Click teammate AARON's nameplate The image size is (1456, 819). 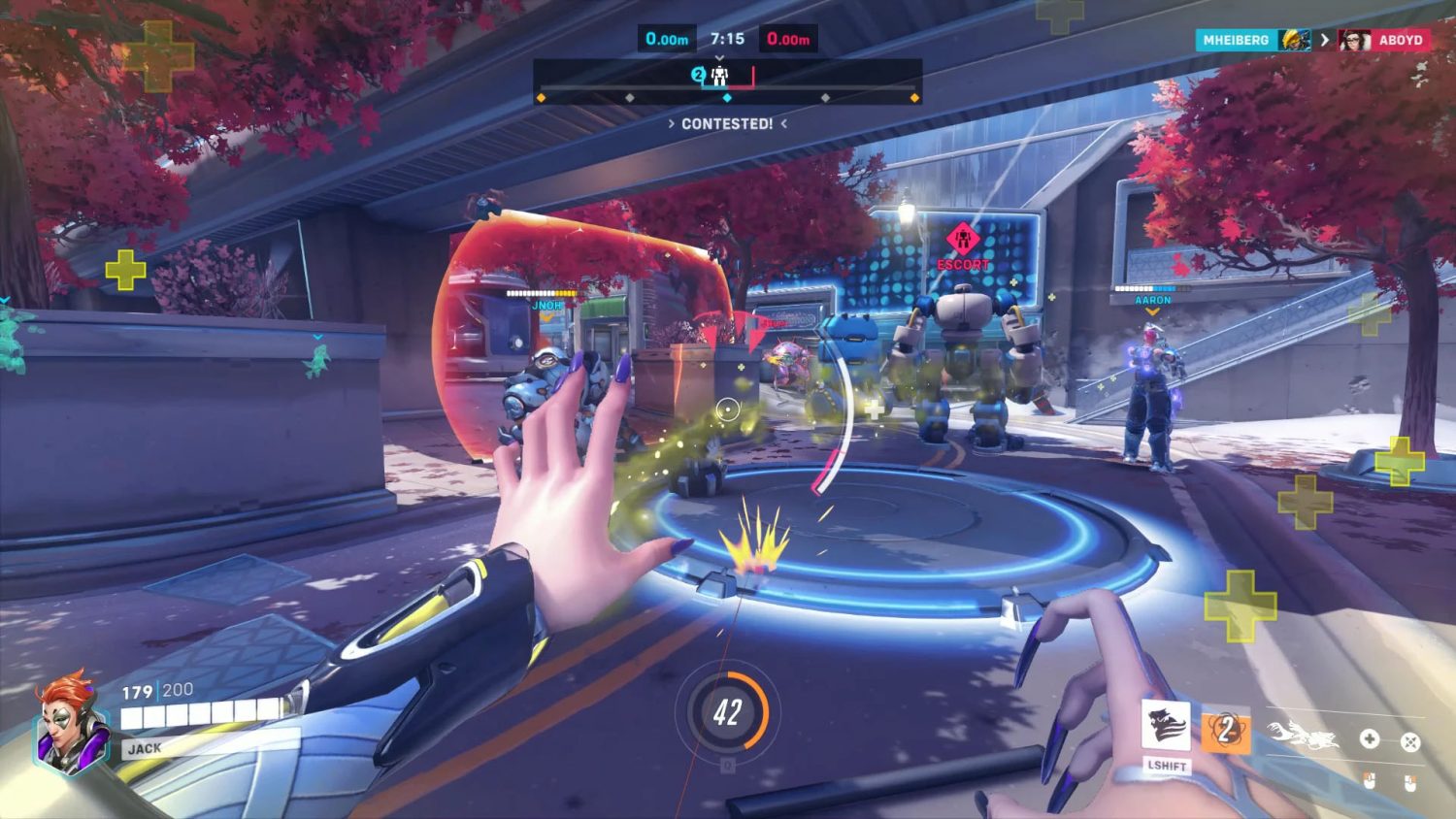tap(1152, 301)
